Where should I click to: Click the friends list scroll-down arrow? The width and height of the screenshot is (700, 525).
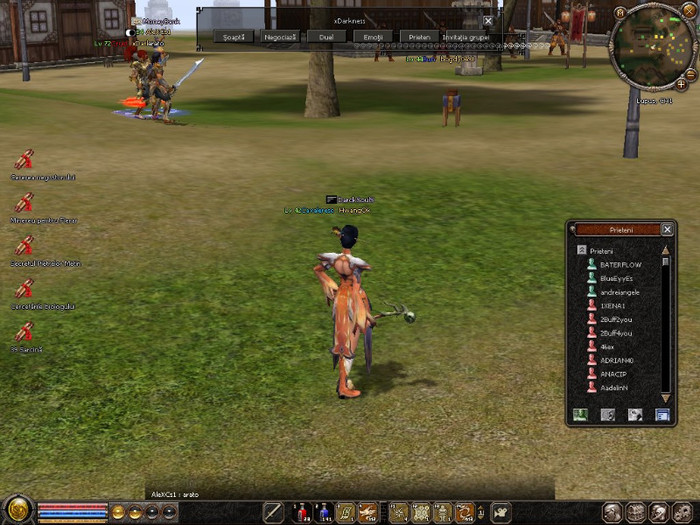pyautogui.click(x=665, y=398)
